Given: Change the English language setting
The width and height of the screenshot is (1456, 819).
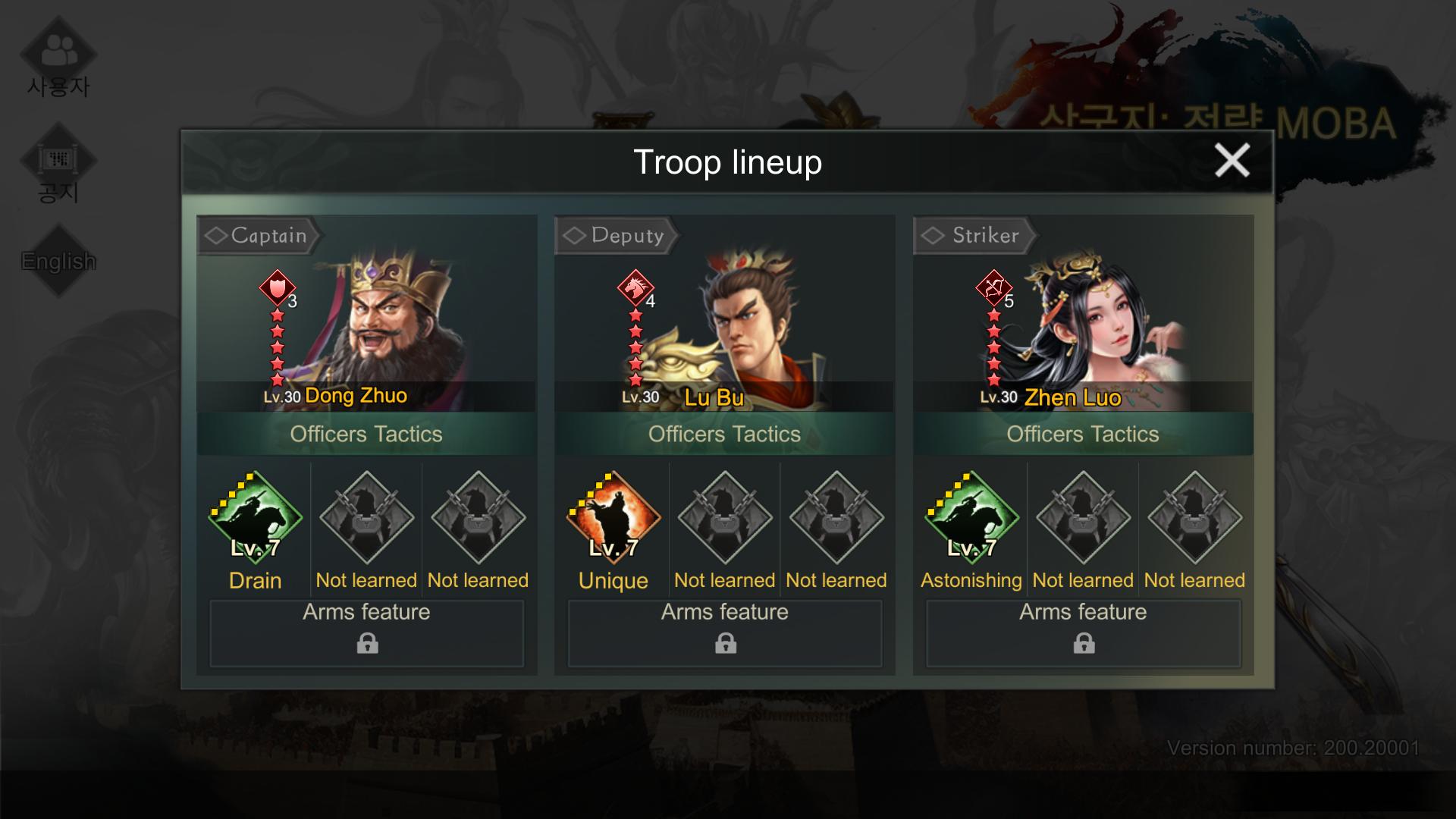Looking at the screenshot, I should (x=58, y=261).
